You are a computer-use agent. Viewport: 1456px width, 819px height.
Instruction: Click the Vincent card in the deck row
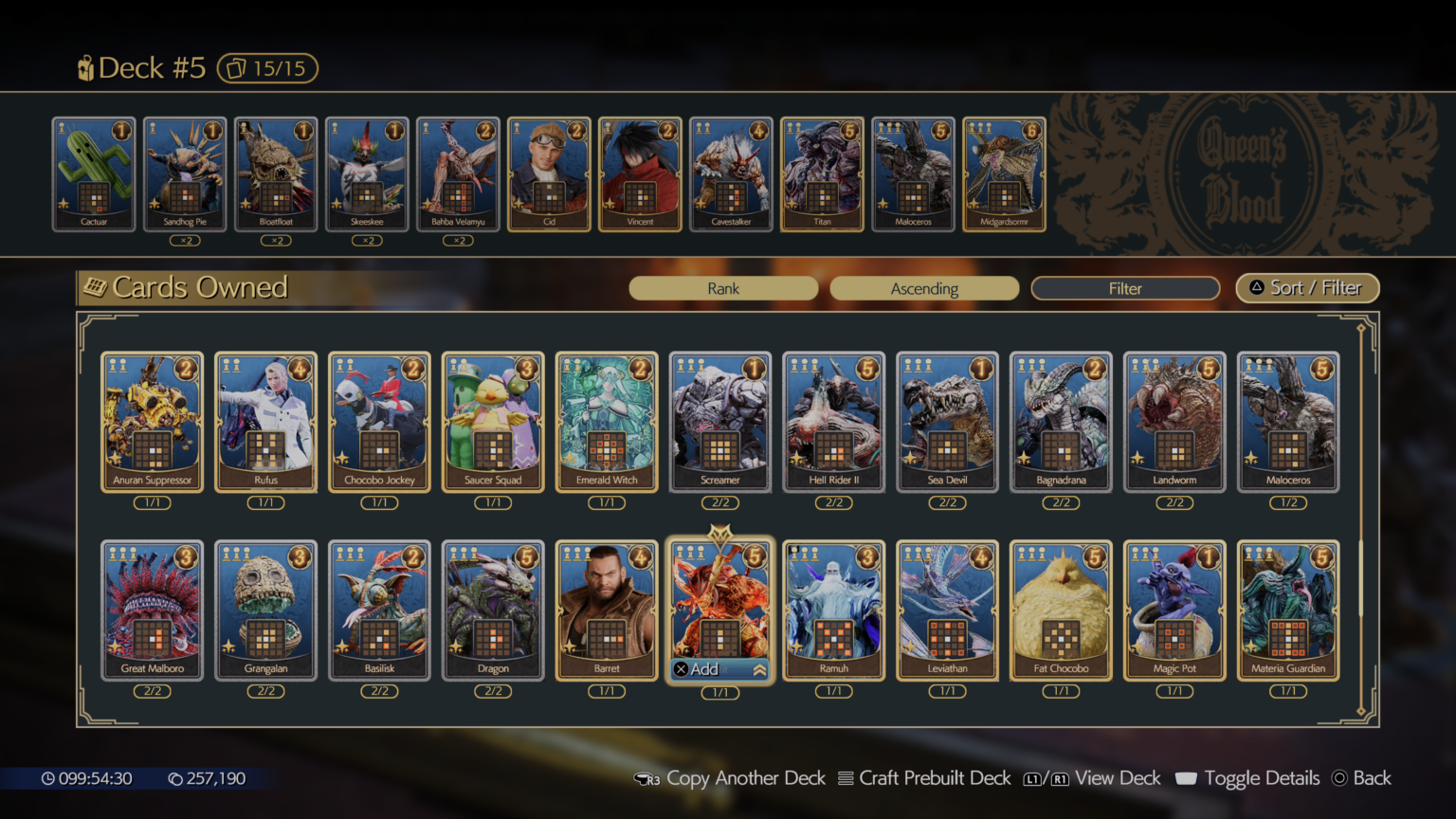point(639,175)
